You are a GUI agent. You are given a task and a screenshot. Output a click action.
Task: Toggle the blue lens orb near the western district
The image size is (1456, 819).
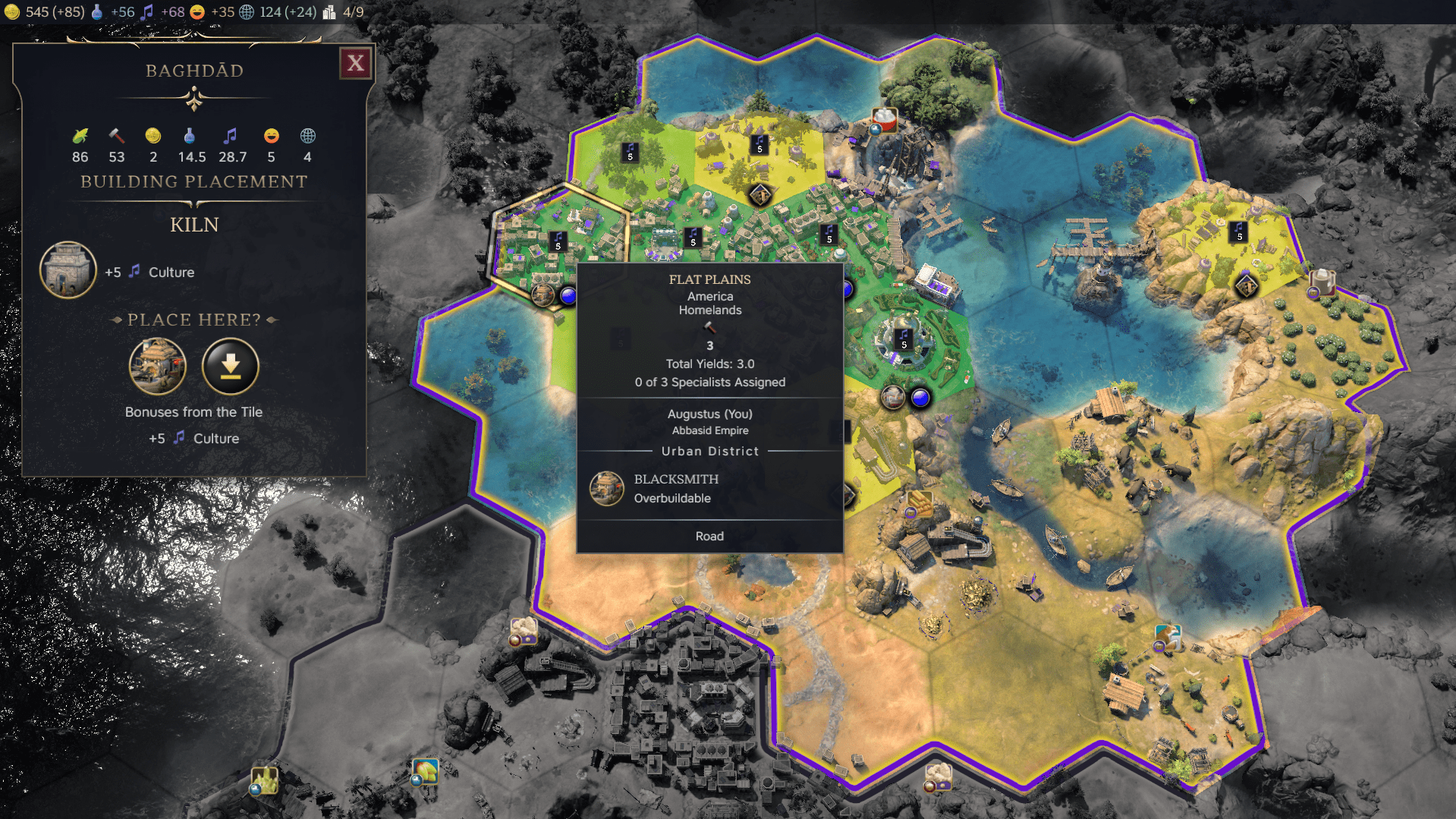click(x=568, y=297)
